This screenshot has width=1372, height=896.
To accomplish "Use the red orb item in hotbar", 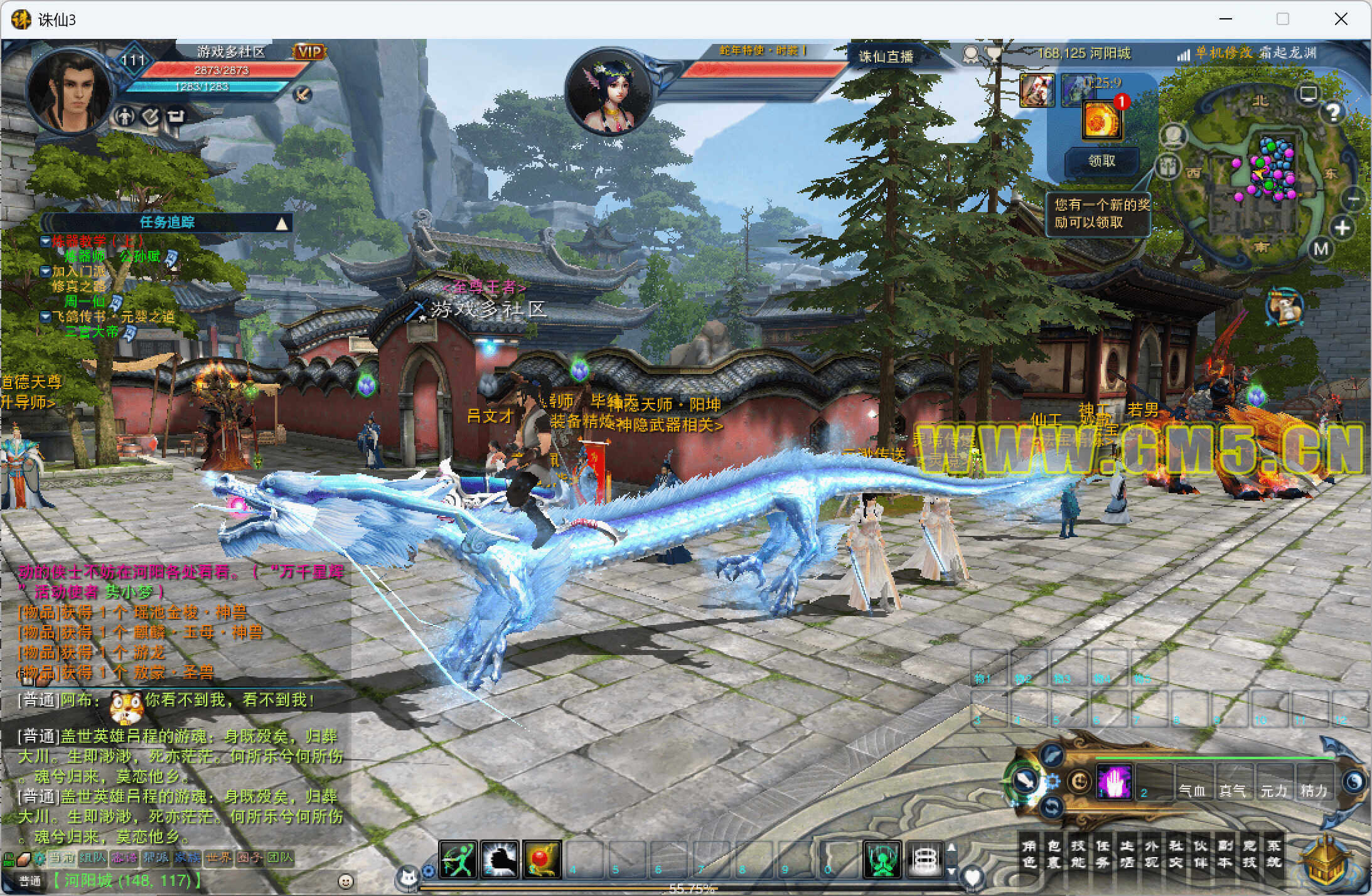I will tap(542, 859).
